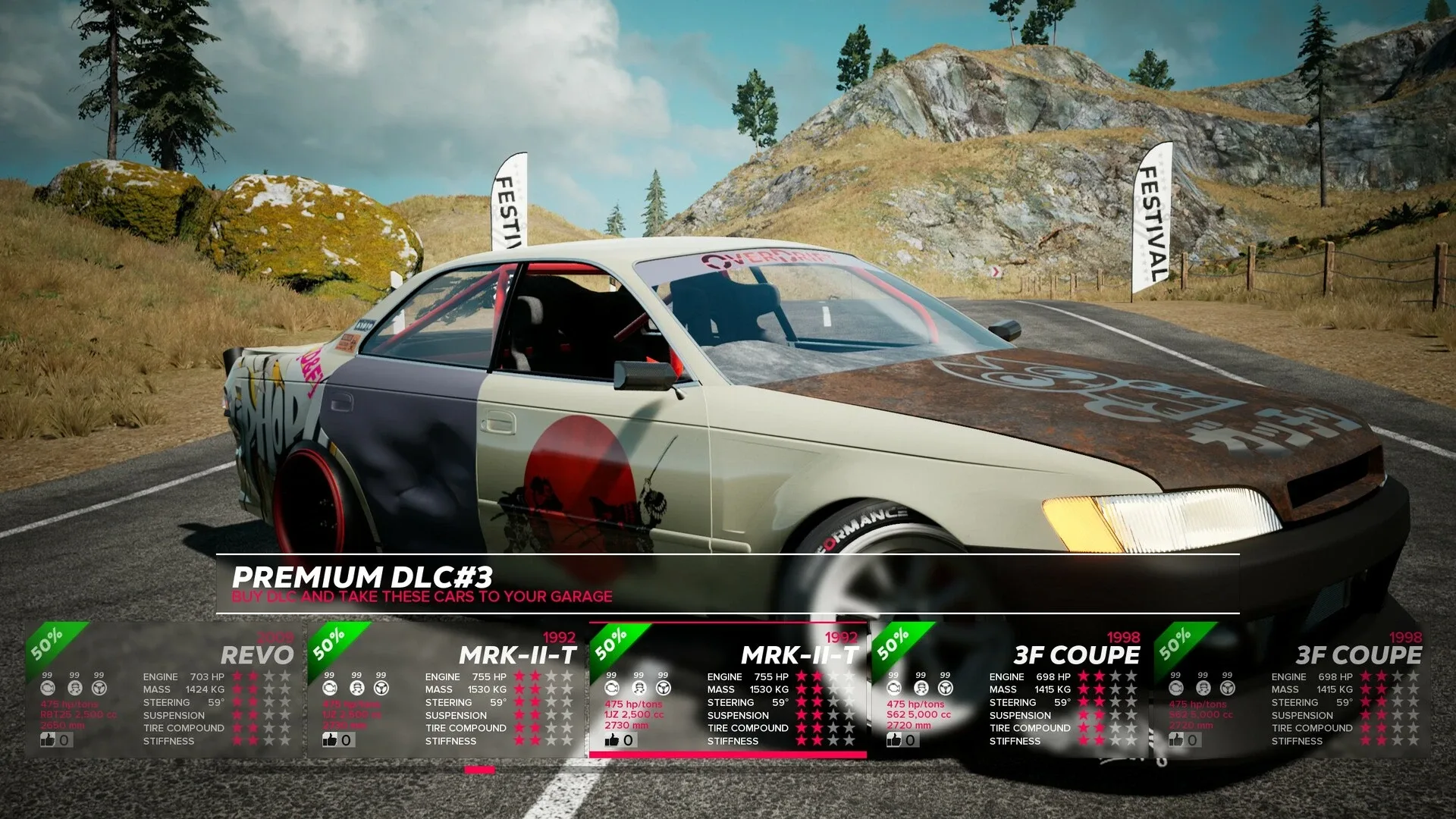Pick the dimmed MRK-II-T card beside REVO
Image resolution: width=1456 pixels, height=819 pixels.
click(446, 690)
